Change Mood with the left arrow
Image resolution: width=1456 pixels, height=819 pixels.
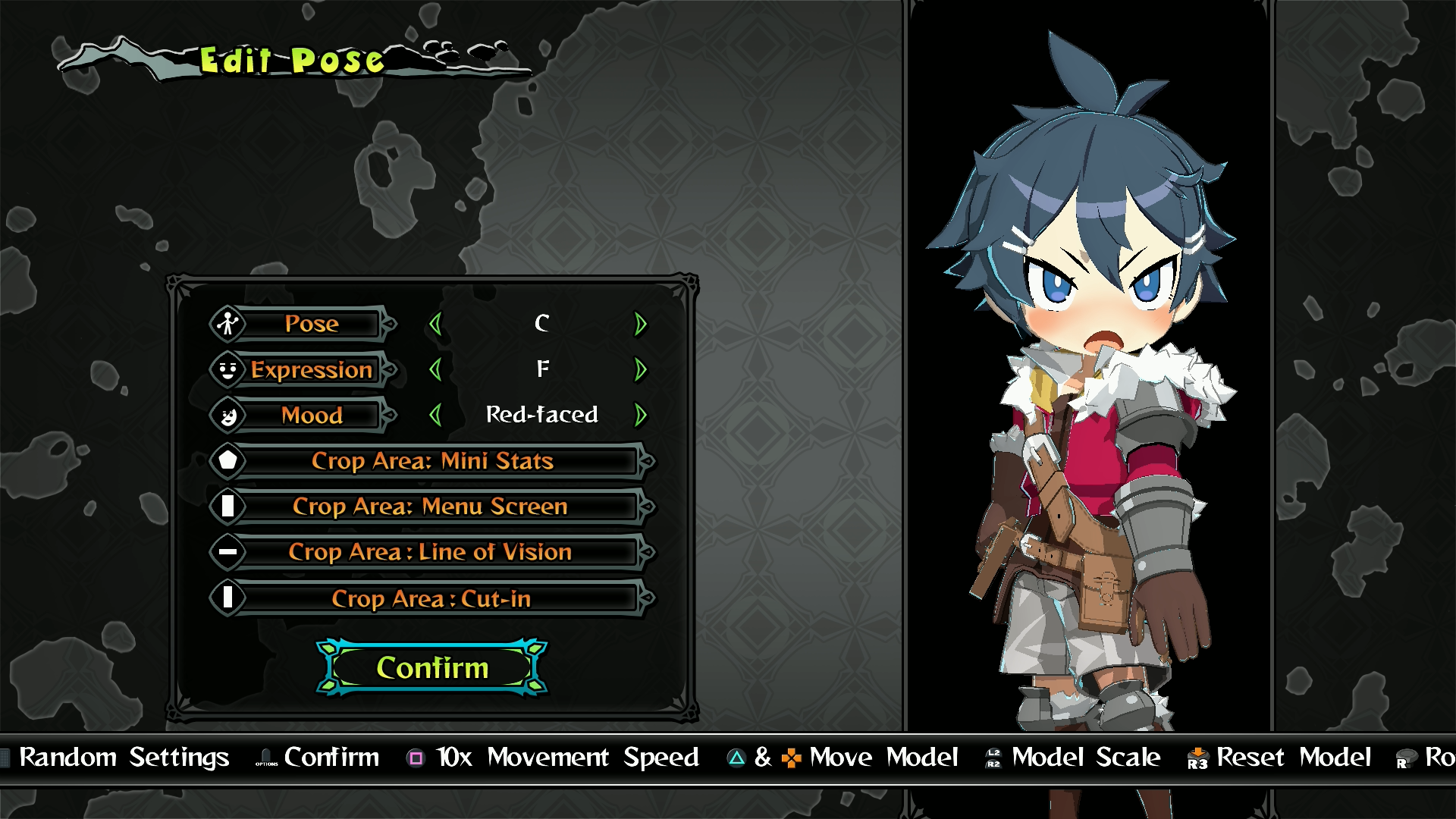coord(435,416)
